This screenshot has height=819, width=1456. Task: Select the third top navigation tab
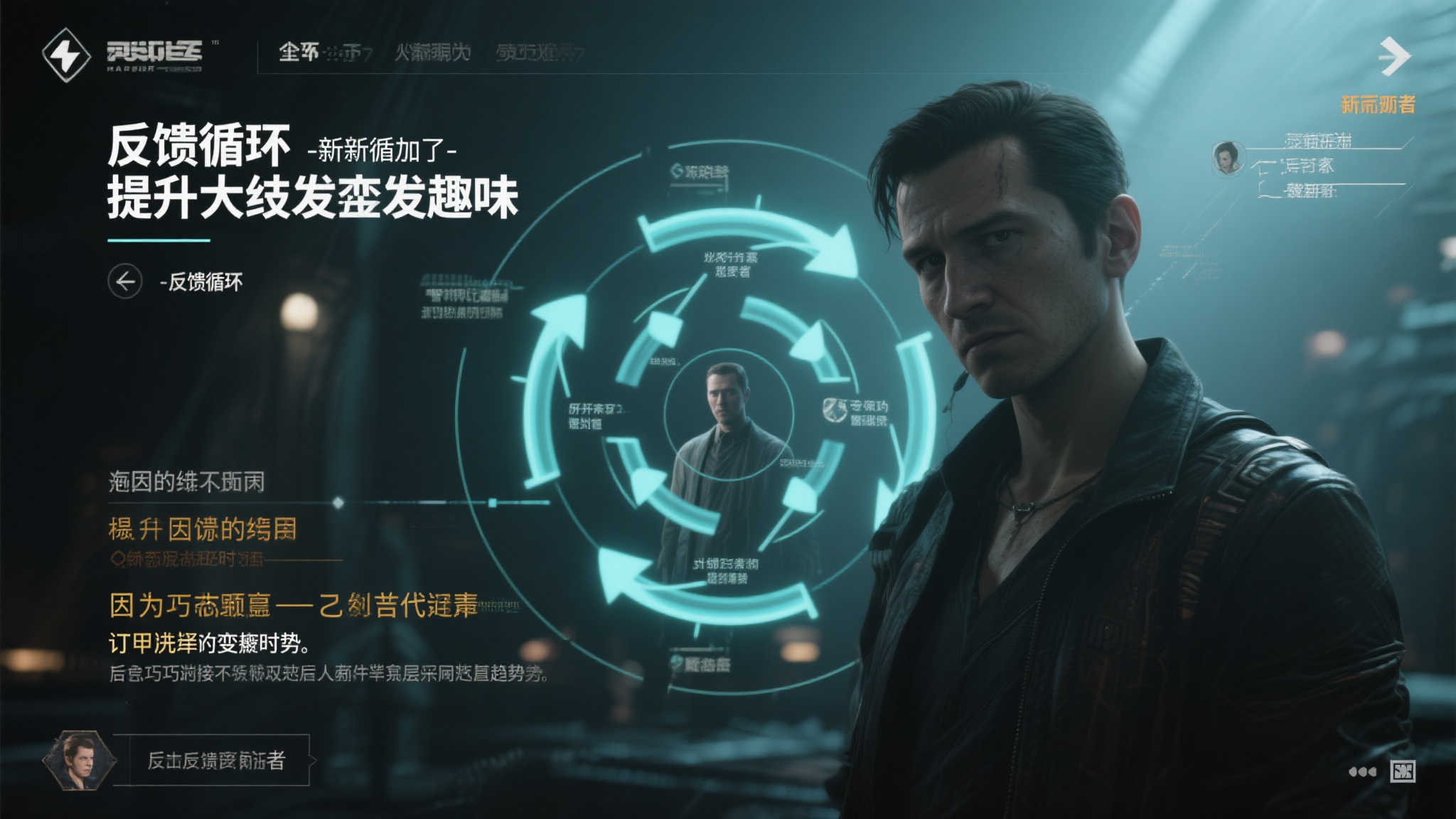coord(539,52)
